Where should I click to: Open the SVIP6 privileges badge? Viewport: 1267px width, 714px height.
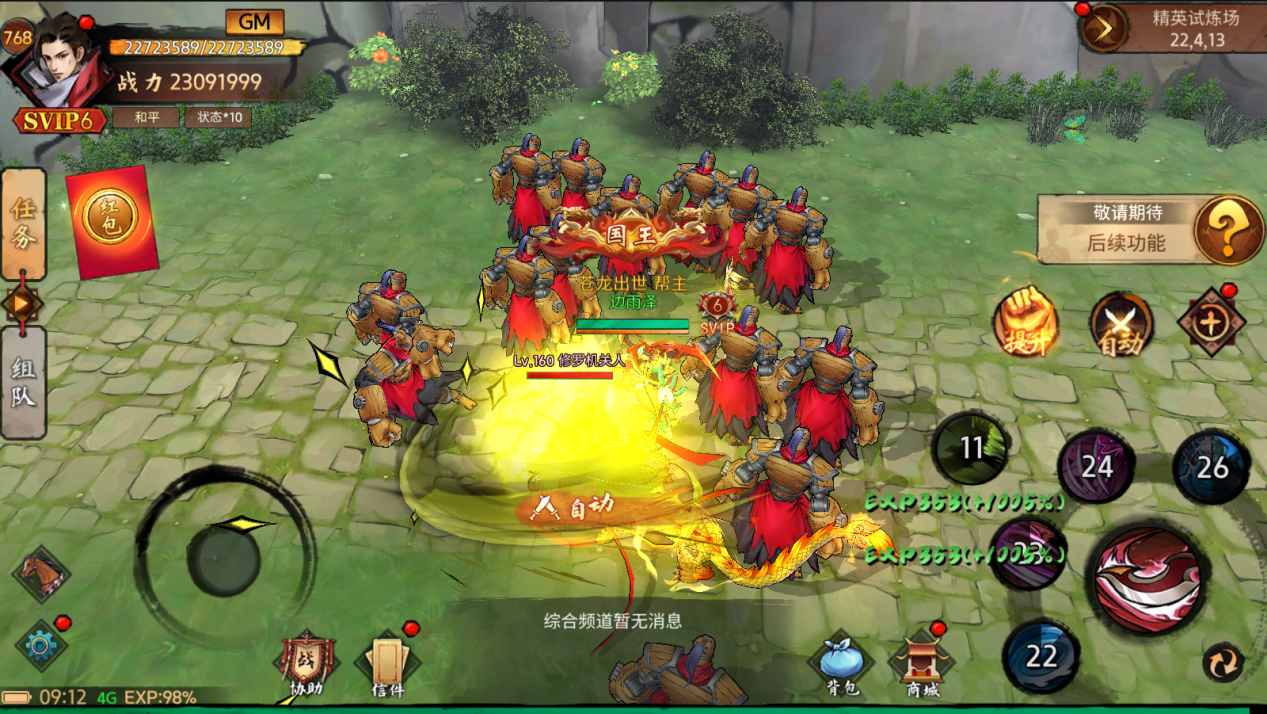point(59,121)
